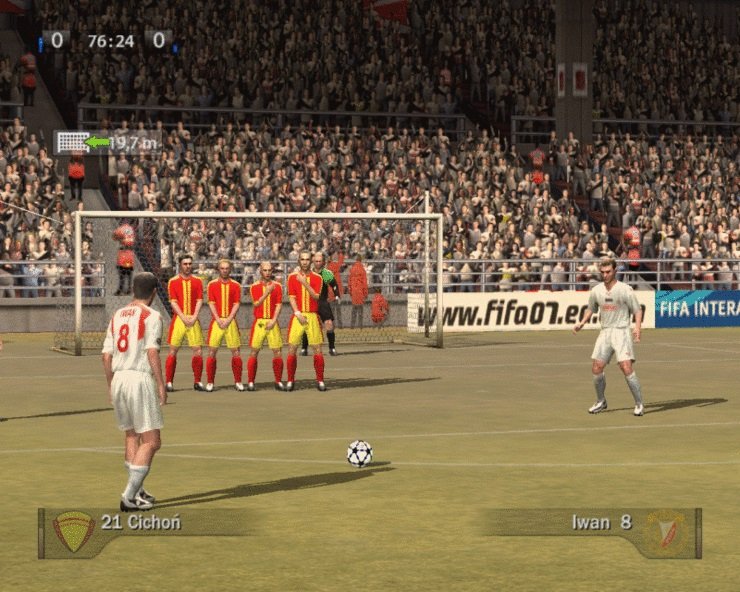740x592 pixels.
Task: Select the team crest beside Cichoń
Action: [73, 532]
